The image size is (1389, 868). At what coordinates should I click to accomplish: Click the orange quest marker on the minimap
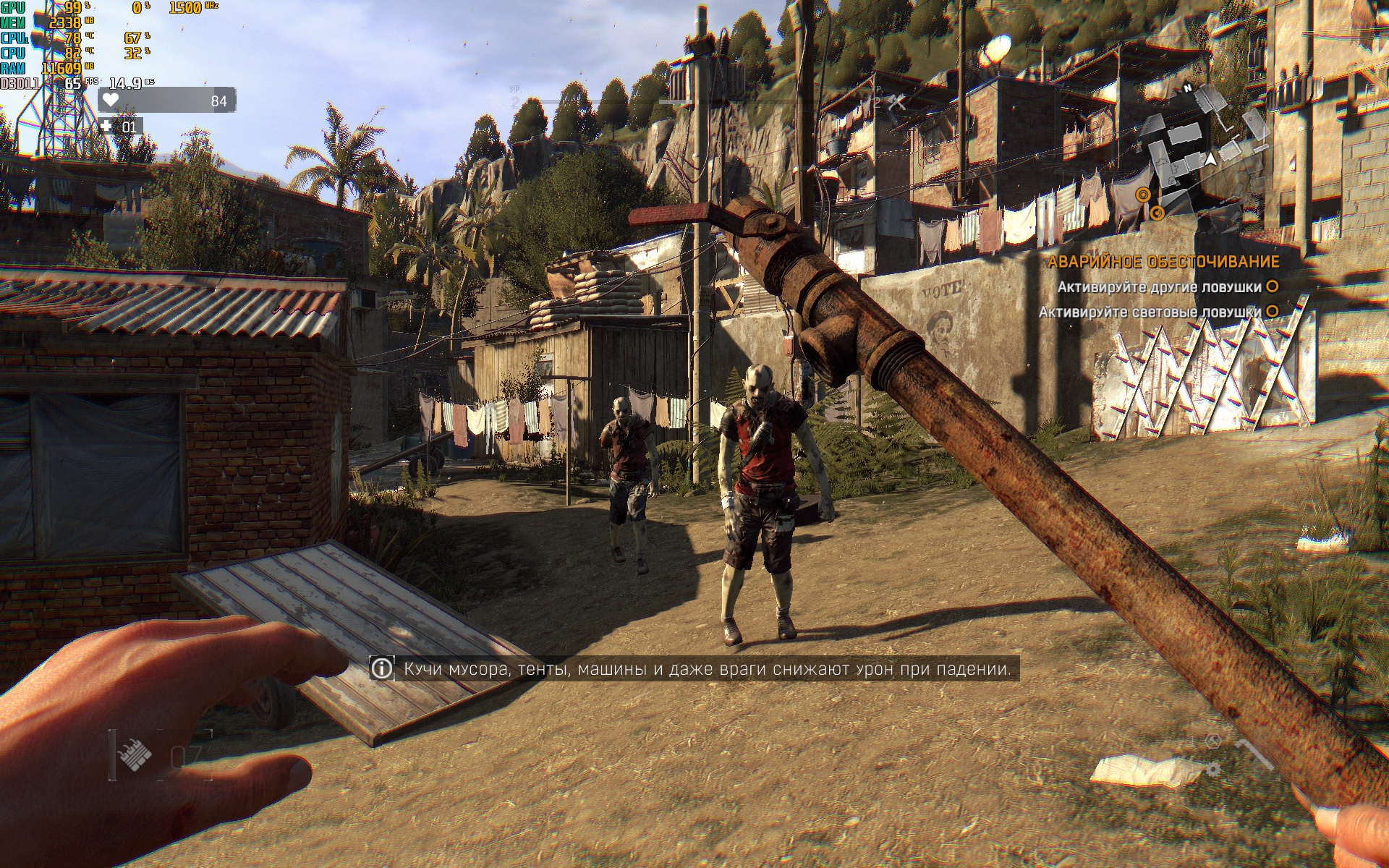pos(1143,195)
